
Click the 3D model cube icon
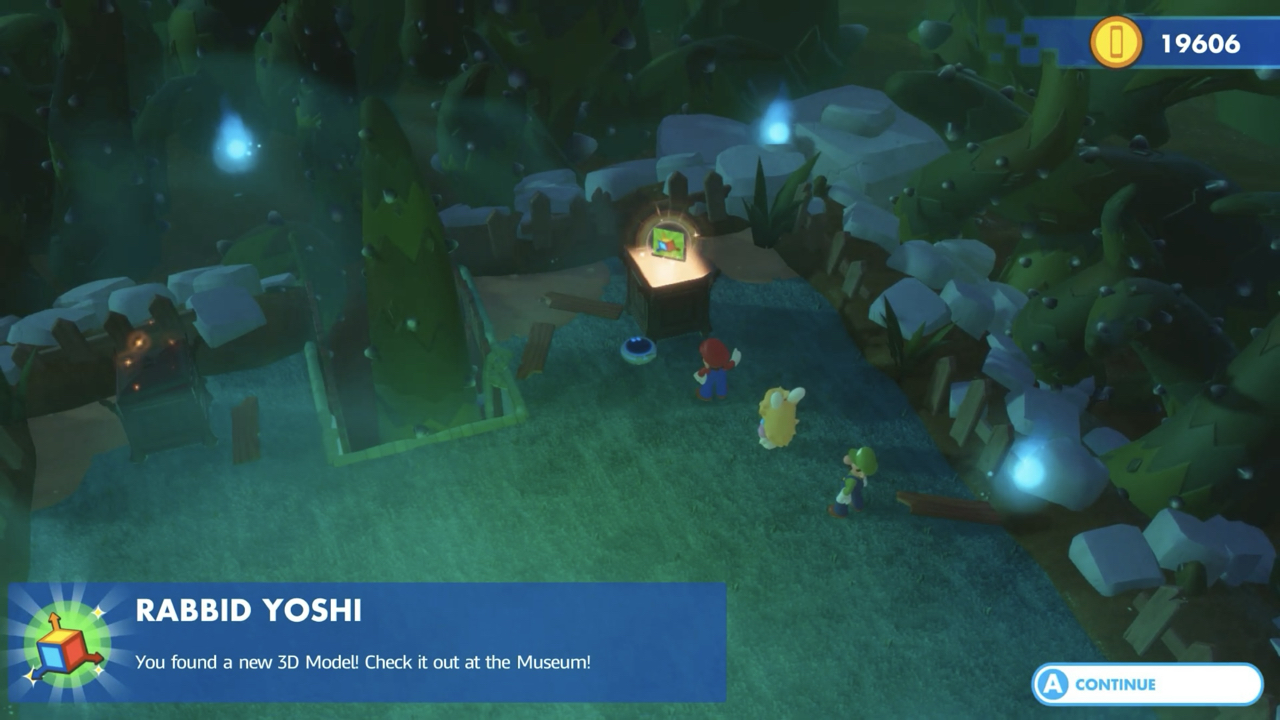coord(64,645)
